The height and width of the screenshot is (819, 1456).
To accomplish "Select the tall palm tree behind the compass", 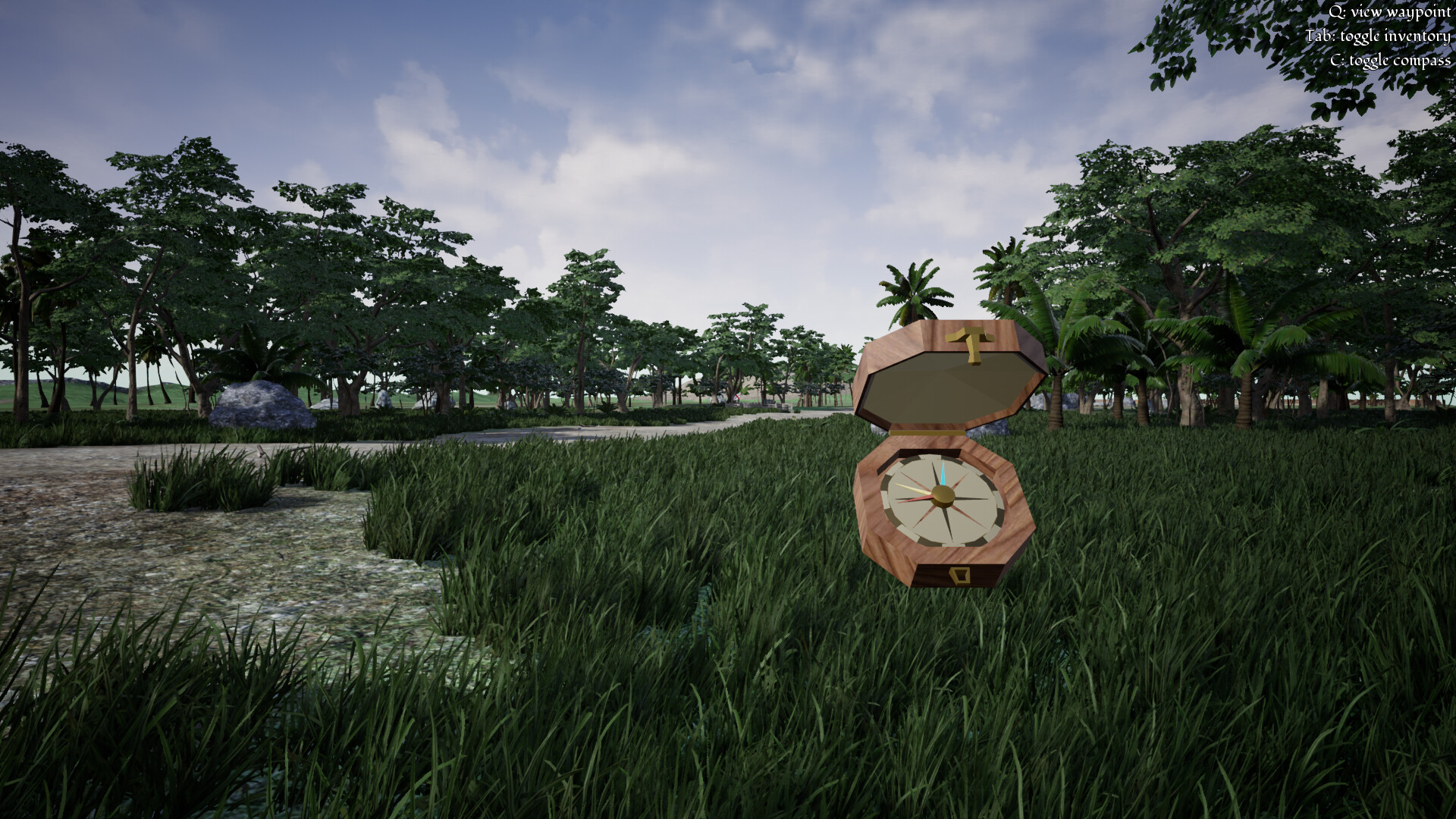I will tap(914, 288).
